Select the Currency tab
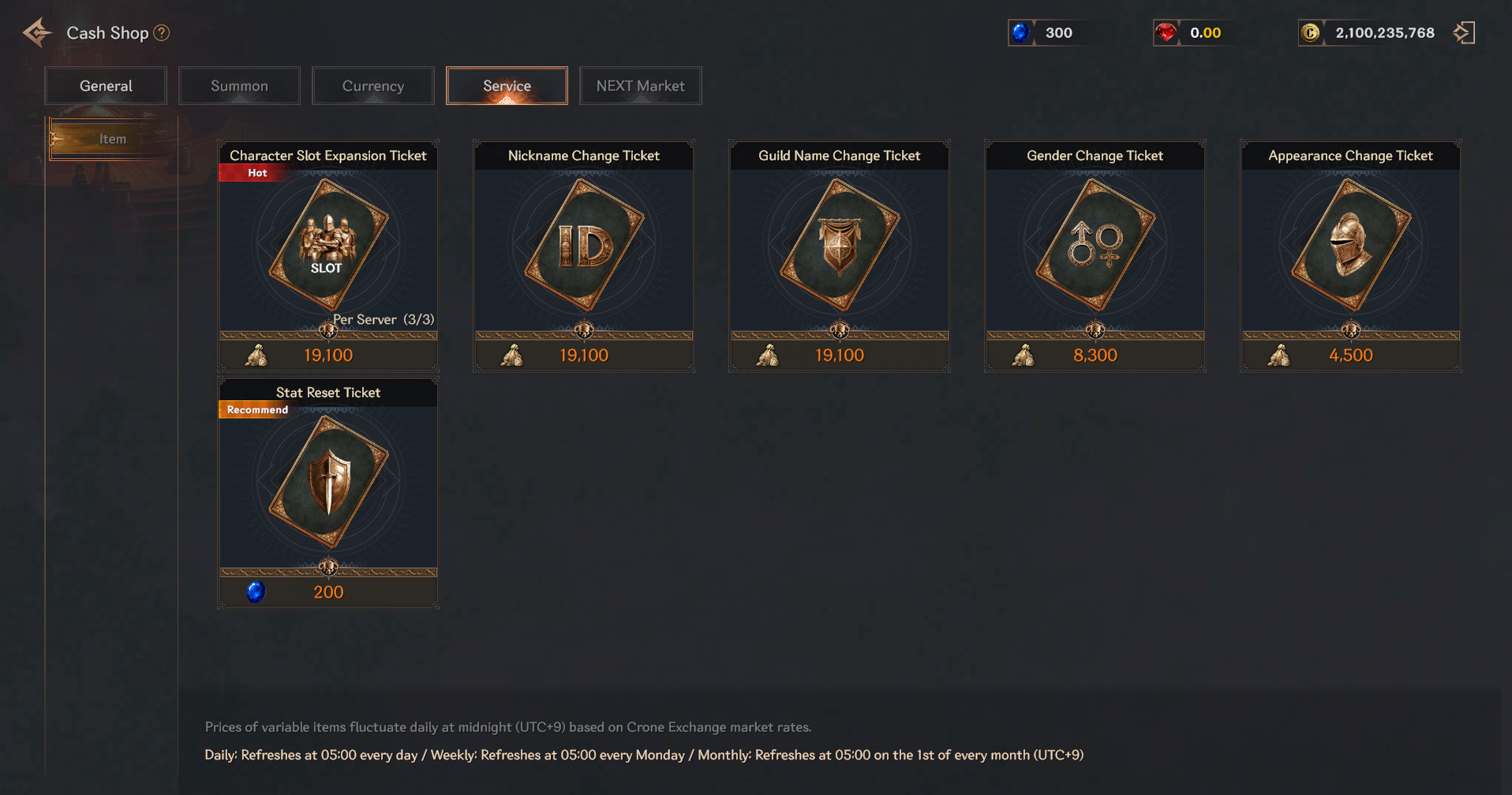Image resolution: width=1512 pixels, height=795 pixels. (x=372, y=86)
